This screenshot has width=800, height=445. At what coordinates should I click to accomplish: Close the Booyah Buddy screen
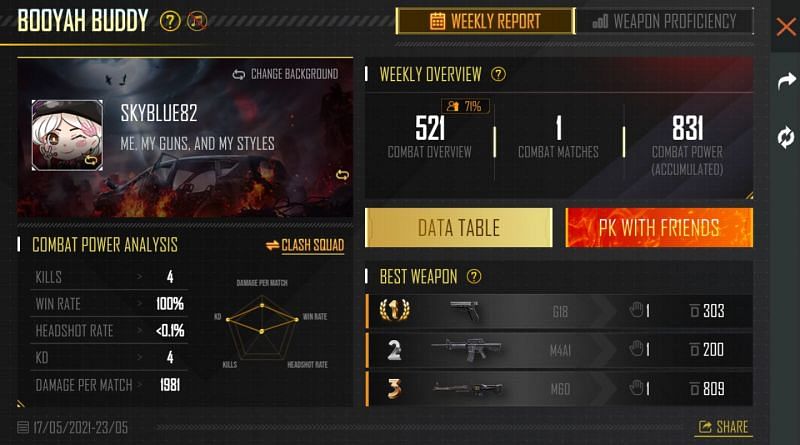point(786,27)
